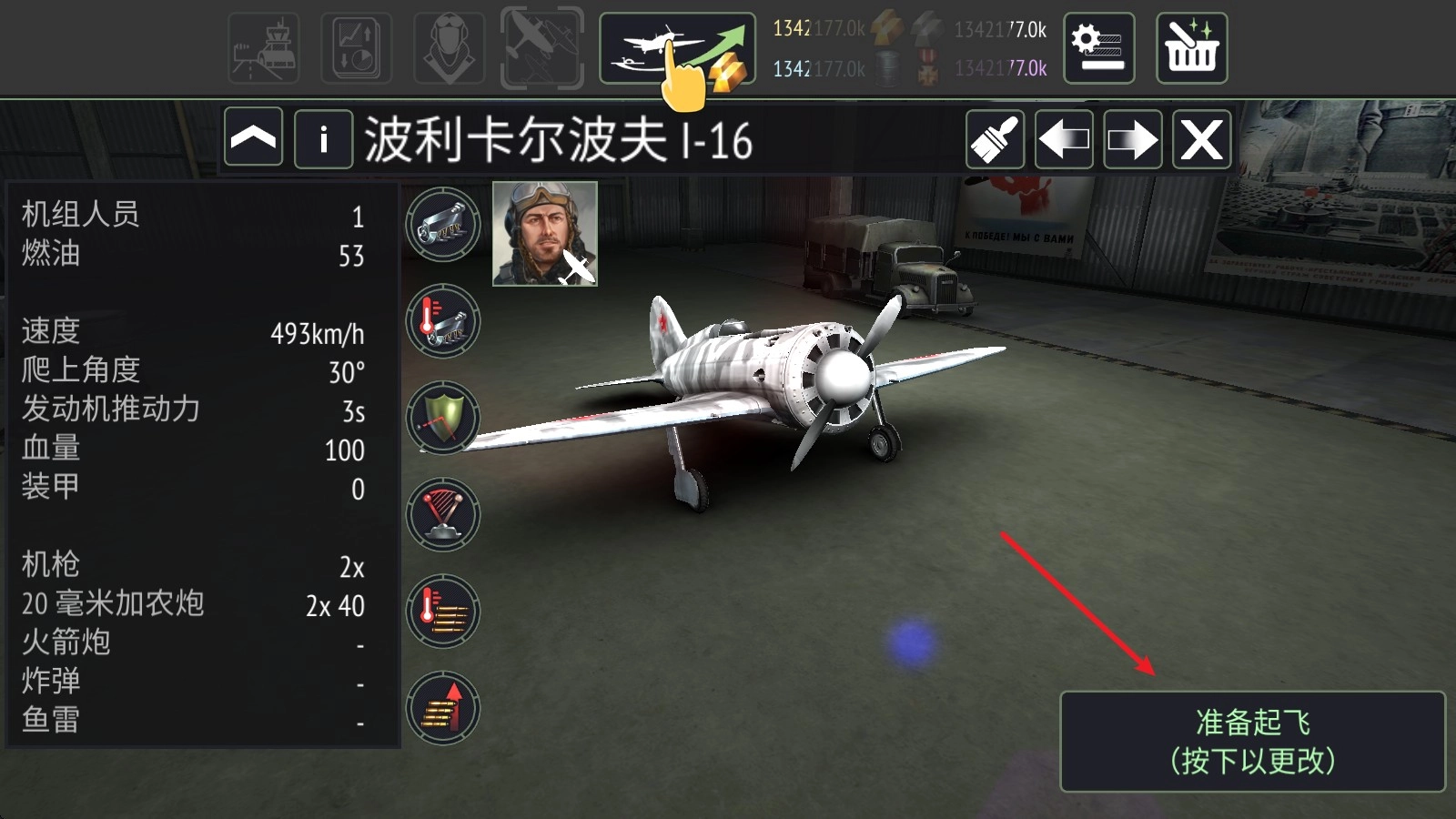Open the shopping basket store
Screen dimensions: 1456x819
click(x=1192, y=47)
